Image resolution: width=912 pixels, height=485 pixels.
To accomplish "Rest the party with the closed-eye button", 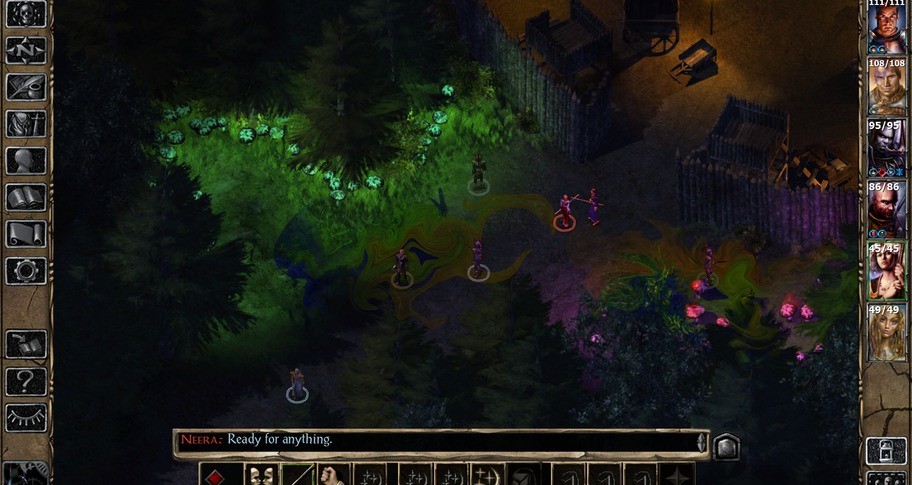I will [26, 418].
